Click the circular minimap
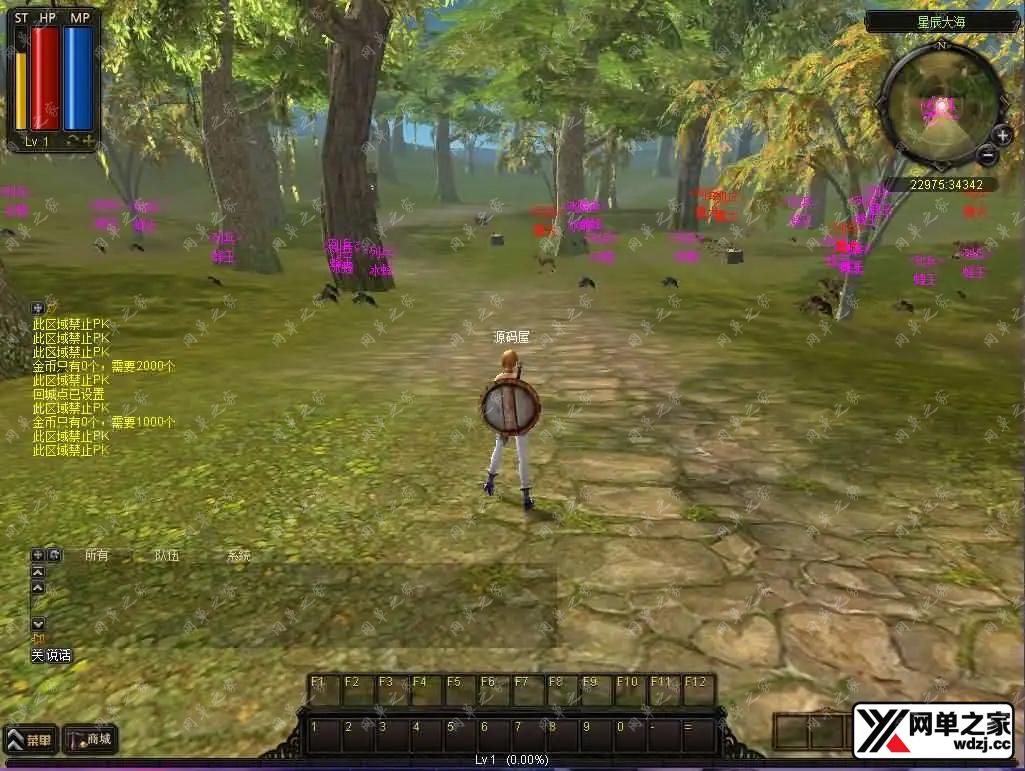The height and width of the screenshot is (771, 1025). click(940, 103)
